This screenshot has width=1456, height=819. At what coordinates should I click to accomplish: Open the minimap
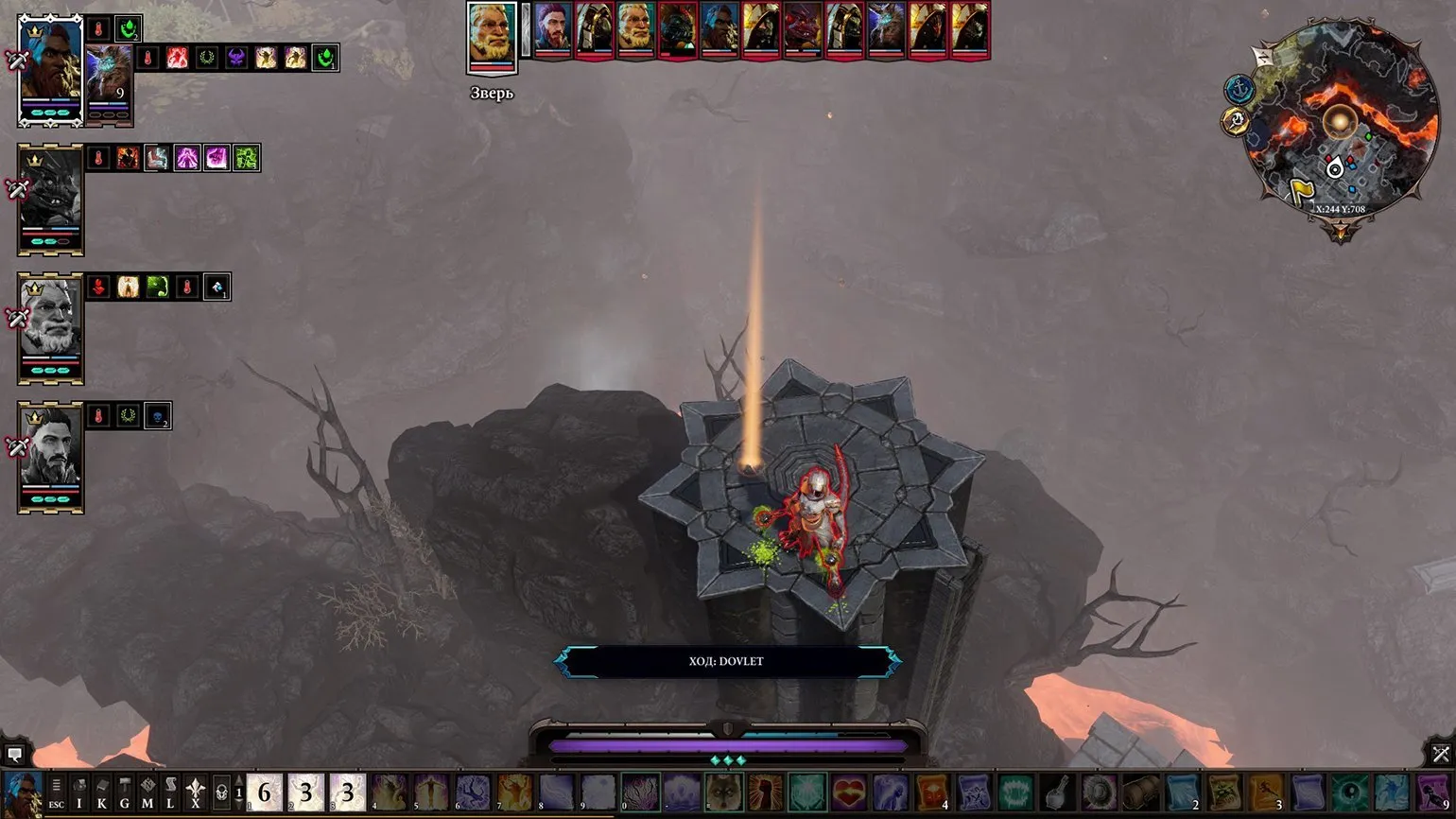(1339, 121)
